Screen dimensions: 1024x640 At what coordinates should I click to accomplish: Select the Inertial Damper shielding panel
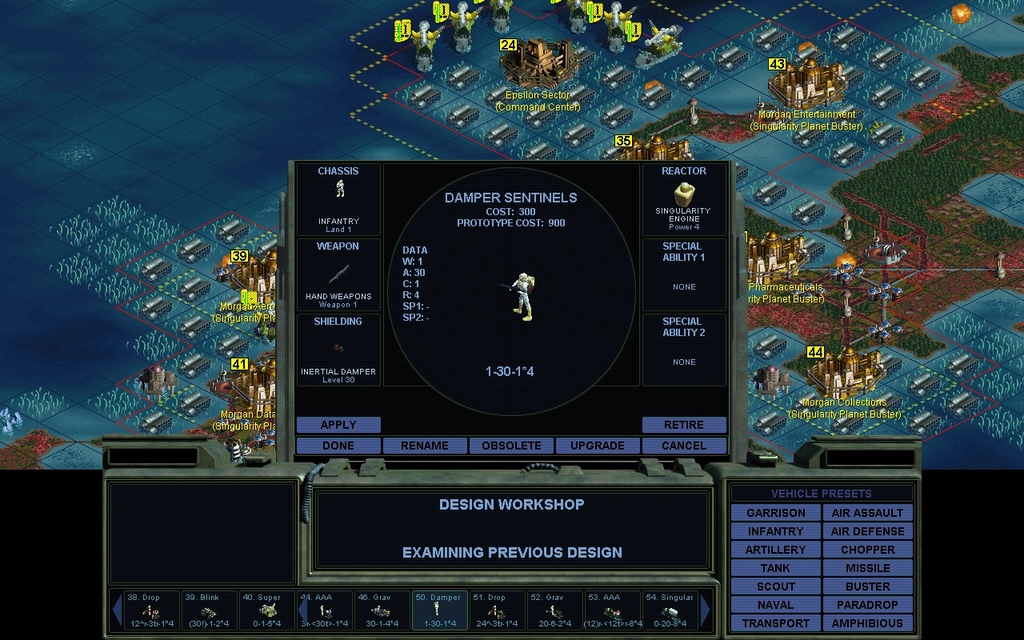click(338, 350)
